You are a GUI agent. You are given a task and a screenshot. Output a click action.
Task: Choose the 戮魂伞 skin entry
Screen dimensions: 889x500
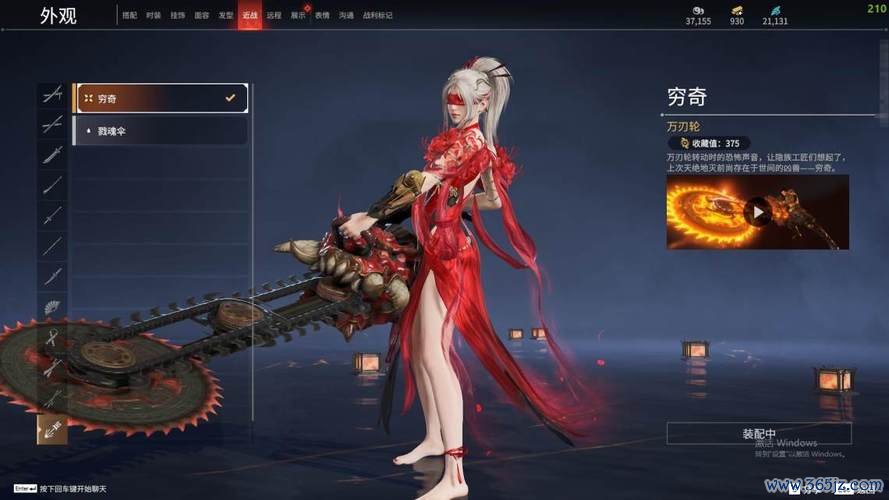pos(160,131)
